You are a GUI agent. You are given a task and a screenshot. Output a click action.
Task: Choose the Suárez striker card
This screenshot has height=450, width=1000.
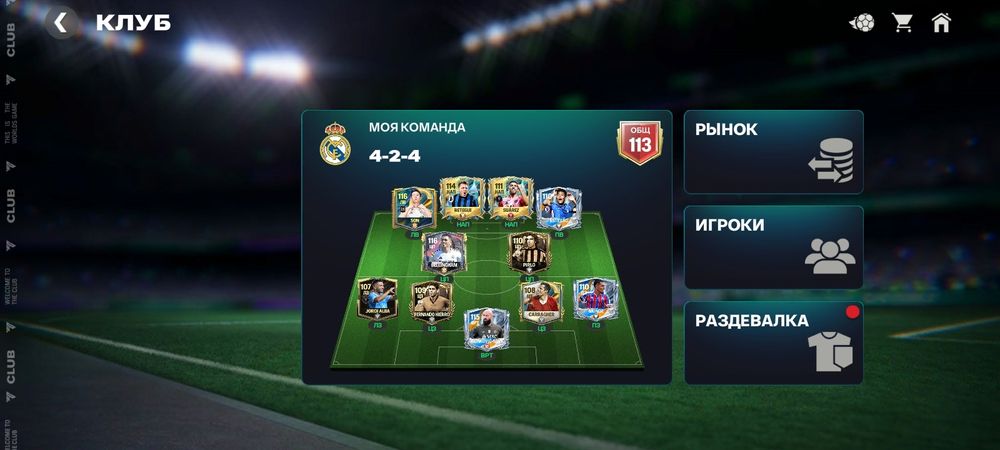point(508,198)
